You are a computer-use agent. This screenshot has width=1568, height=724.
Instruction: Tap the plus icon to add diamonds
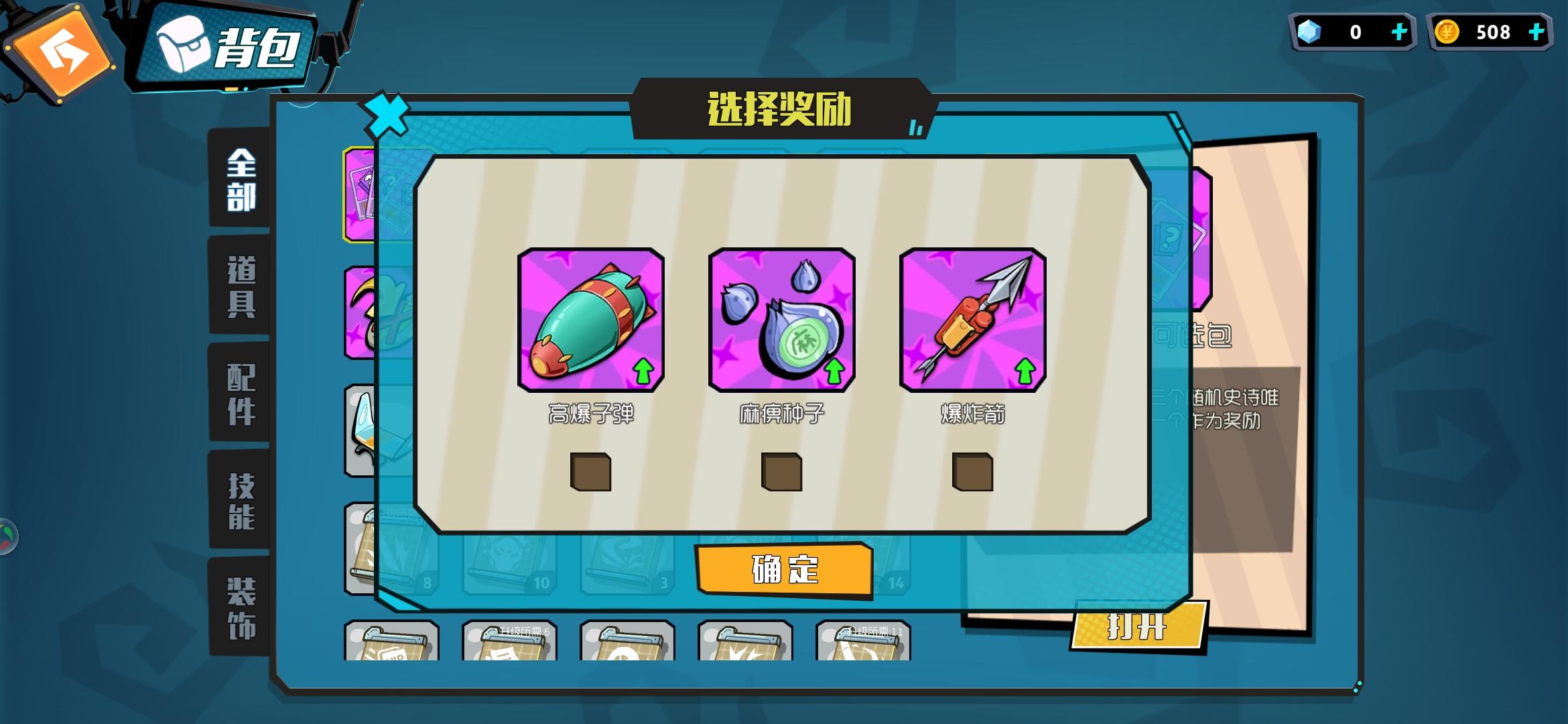click(x=1400, y=32)
